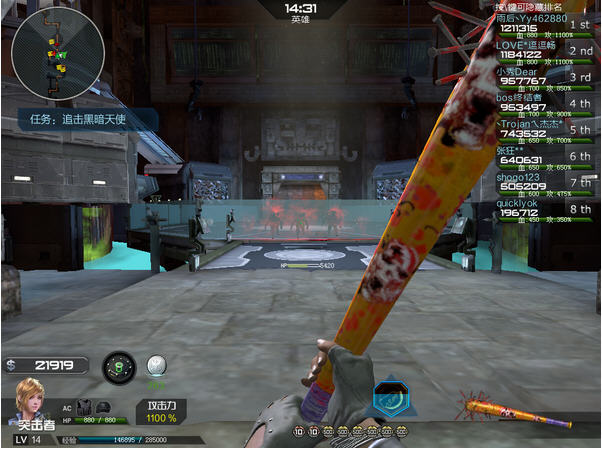Pick the Trojan player's 5th place row
Viewport: 602px width, 449px height.
(x=543, y=130)
